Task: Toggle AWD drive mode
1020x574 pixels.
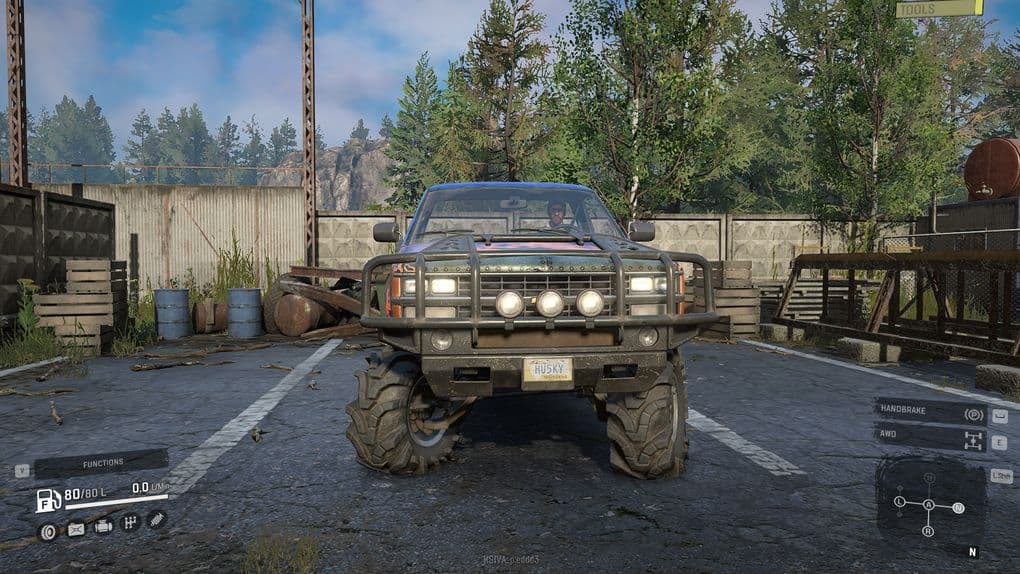Action: coord(931,439)
